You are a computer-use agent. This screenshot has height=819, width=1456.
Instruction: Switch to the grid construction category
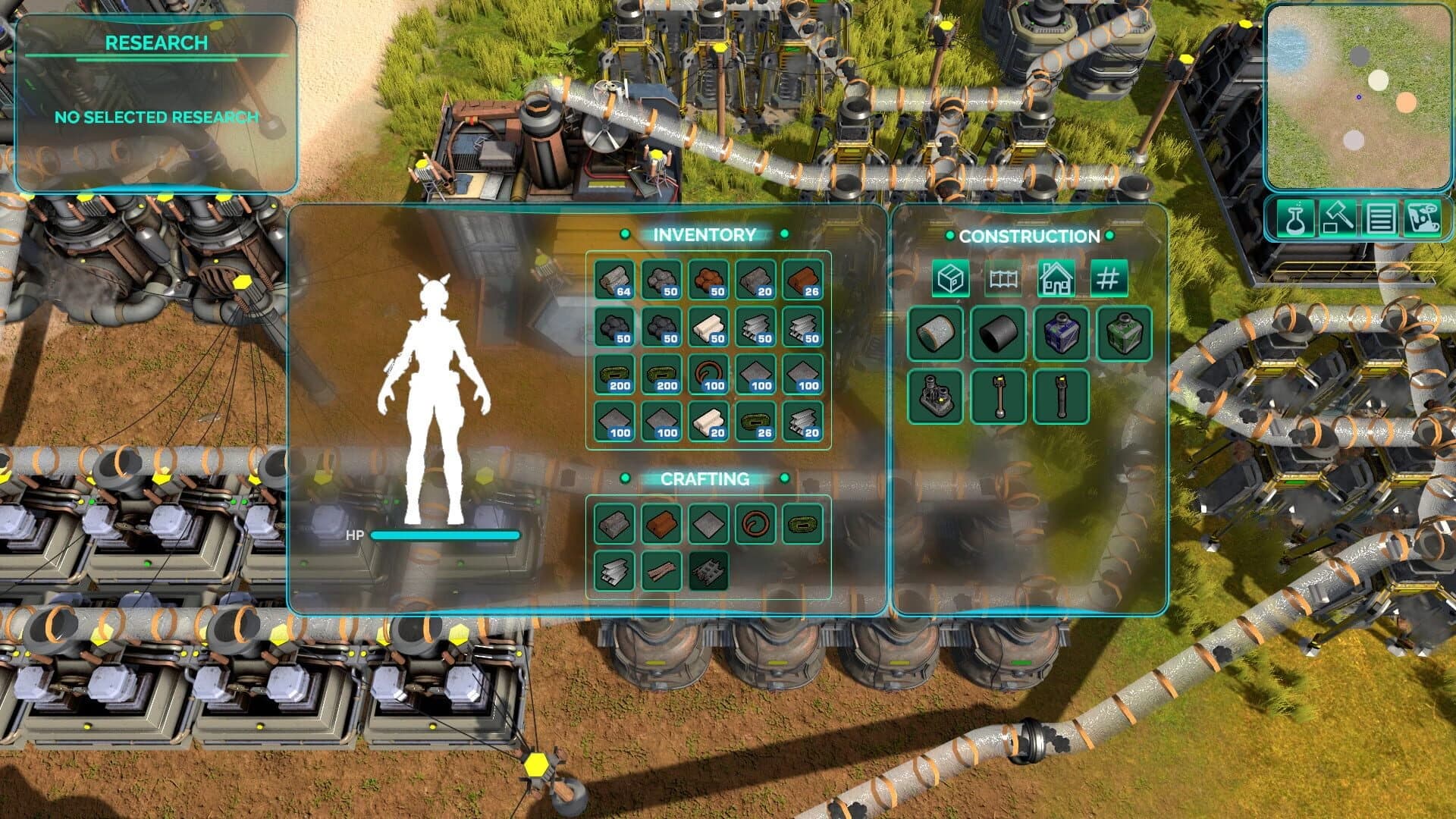[1109, 279]
